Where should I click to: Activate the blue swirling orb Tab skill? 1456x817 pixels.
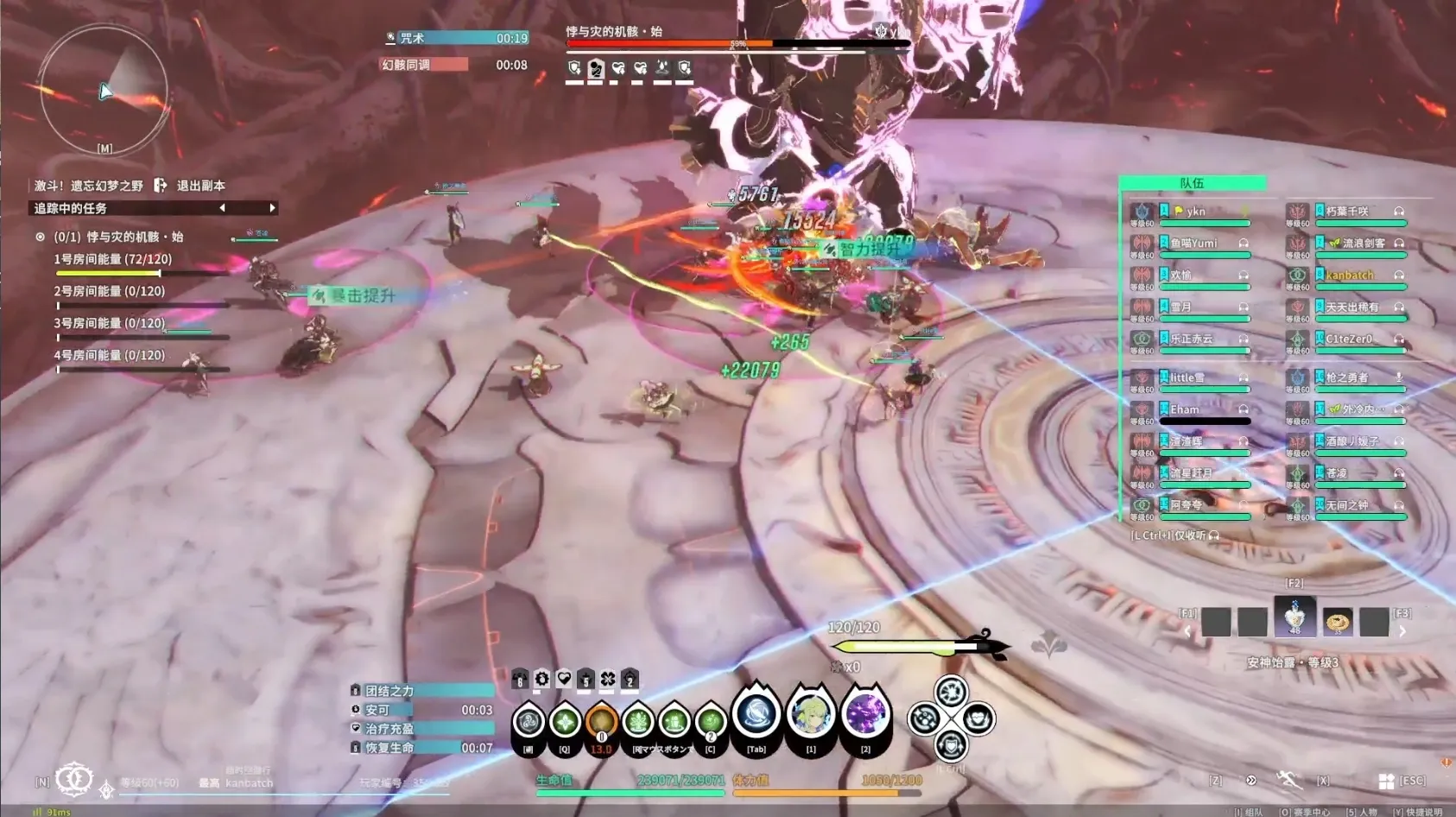[x=756, y=717]
